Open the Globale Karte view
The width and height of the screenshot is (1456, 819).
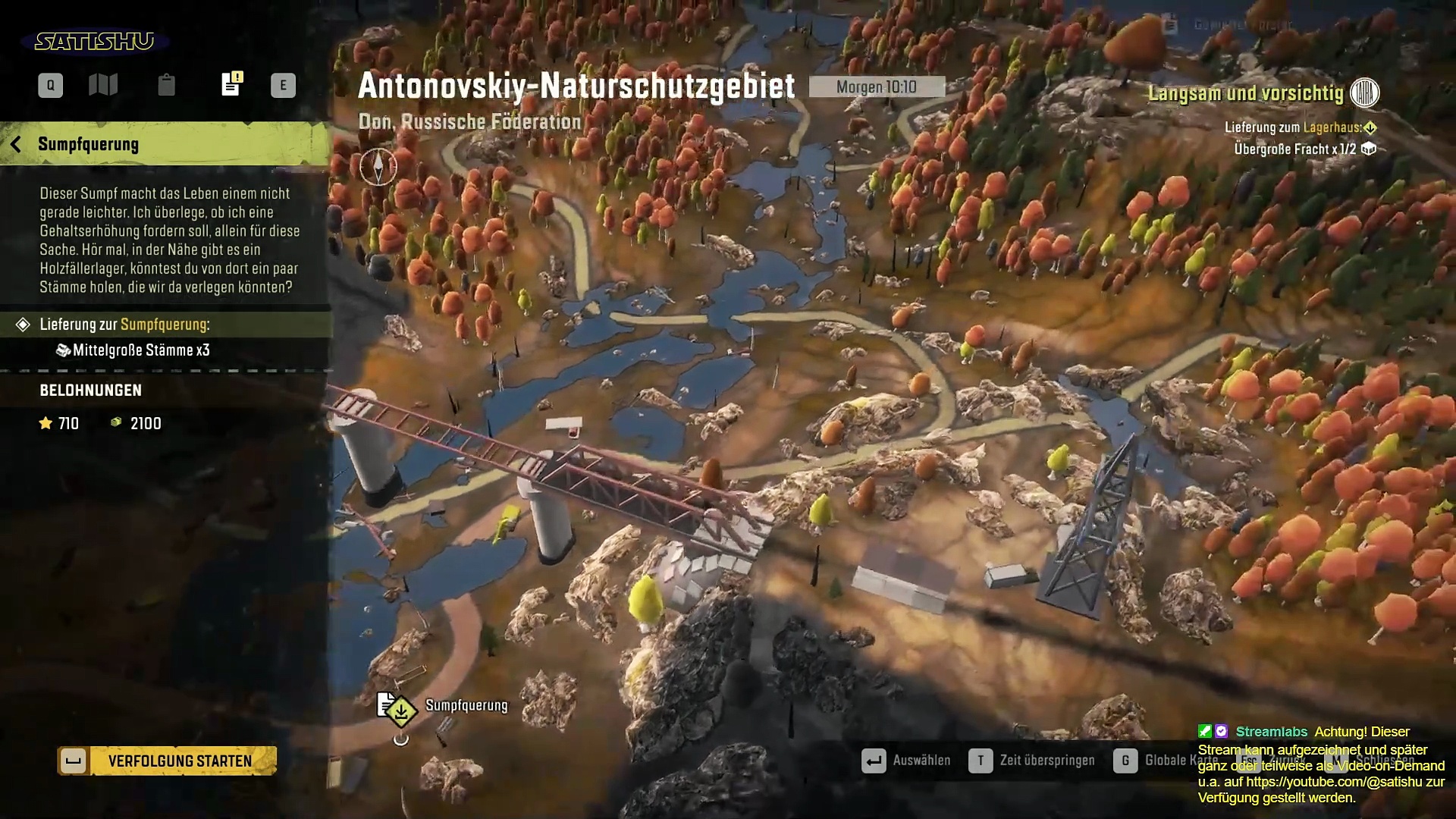click(x=1164, y=760)
